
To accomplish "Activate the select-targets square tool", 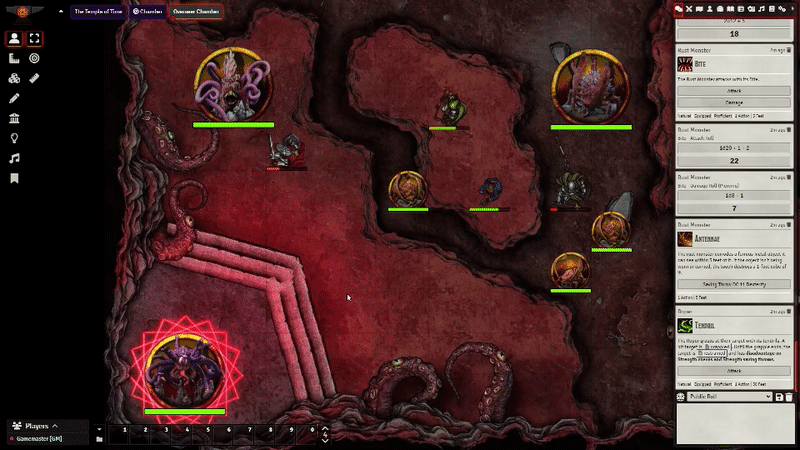I will pos(35,39).
